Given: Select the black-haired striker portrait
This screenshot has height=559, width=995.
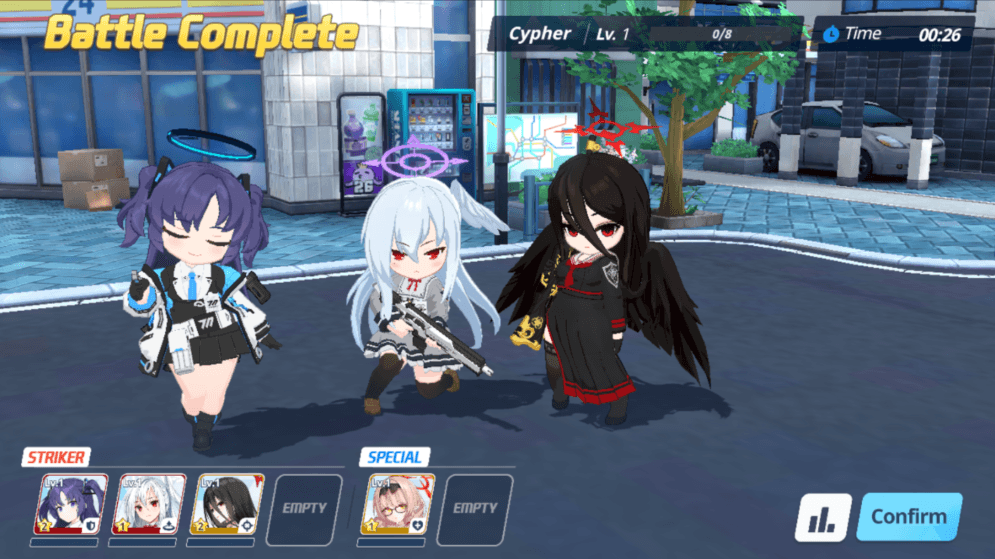Looking at the screenshot, I should [x=227, y=505].
